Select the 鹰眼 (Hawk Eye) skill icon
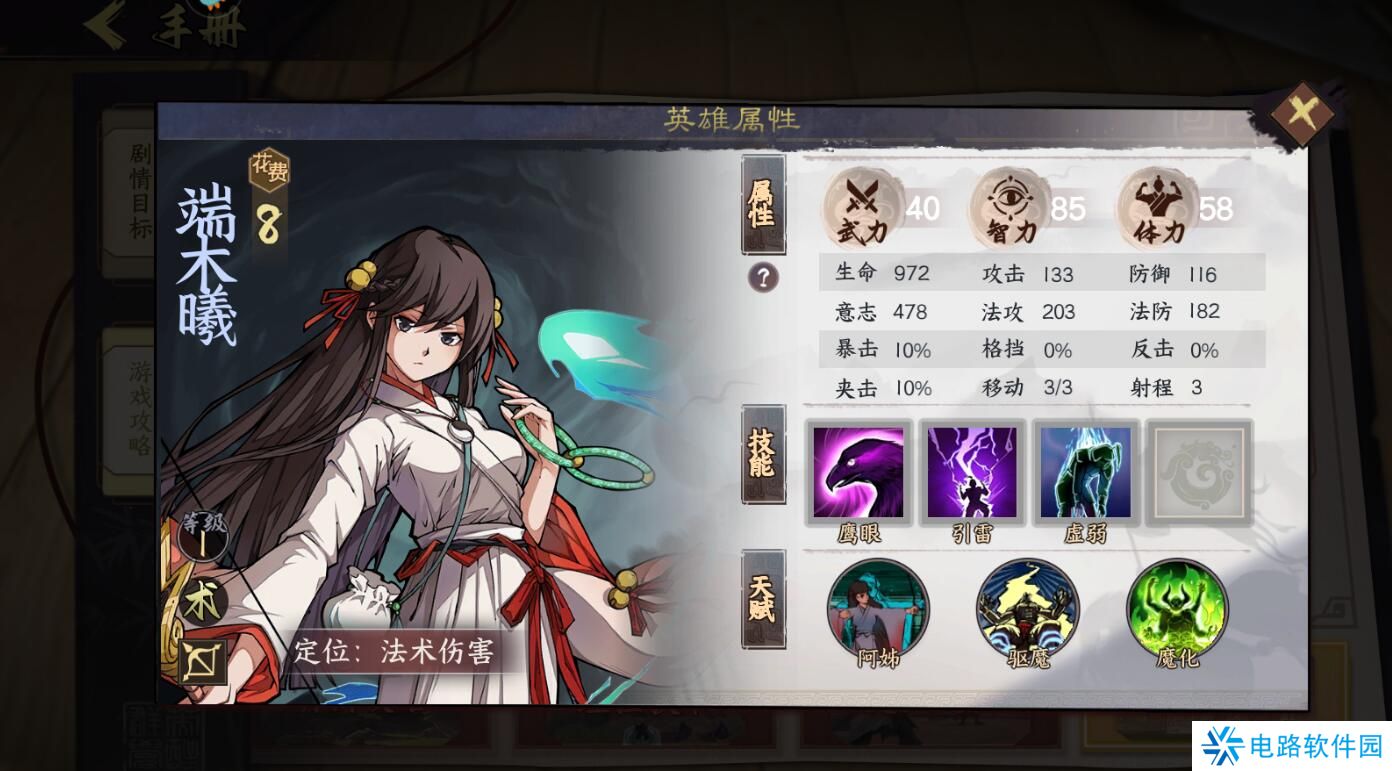 pyautogui.click(x=858, y=473)
